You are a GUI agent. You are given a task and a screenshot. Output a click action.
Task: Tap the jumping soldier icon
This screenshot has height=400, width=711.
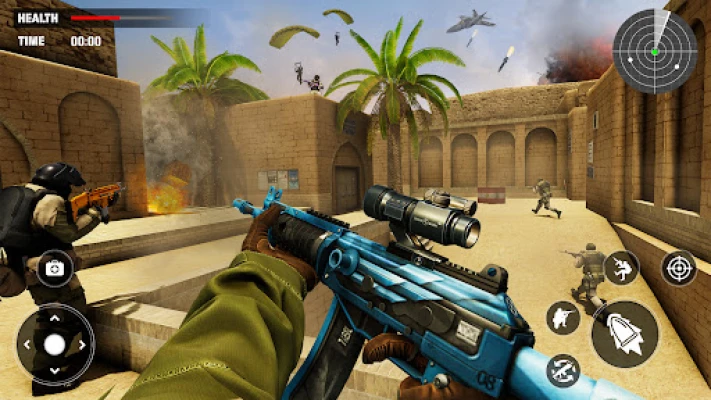tap(621, 268)
